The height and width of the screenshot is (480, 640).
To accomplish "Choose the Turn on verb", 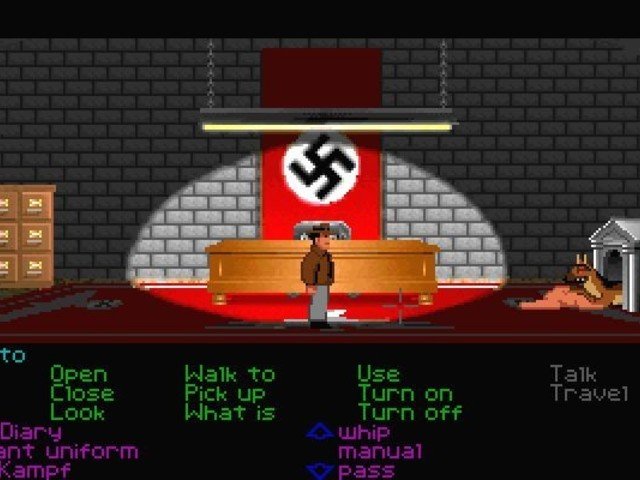I will click(405, 393).
